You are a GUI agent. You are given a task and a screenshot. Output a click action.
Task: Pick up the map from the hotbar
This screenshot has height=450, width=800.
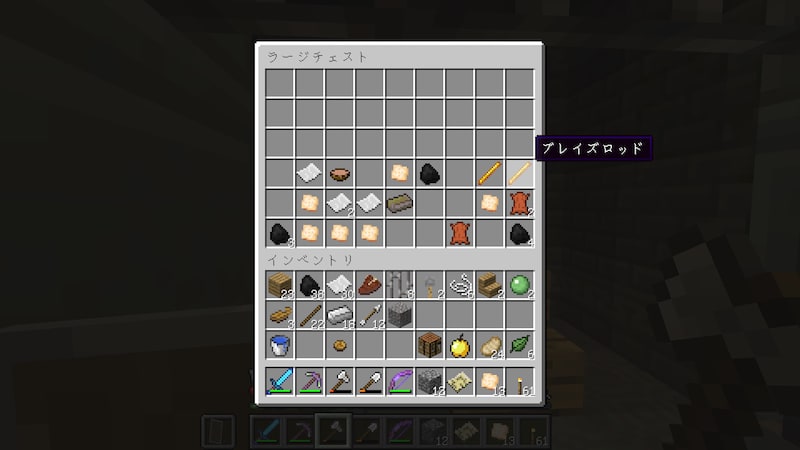coord(459,382)
